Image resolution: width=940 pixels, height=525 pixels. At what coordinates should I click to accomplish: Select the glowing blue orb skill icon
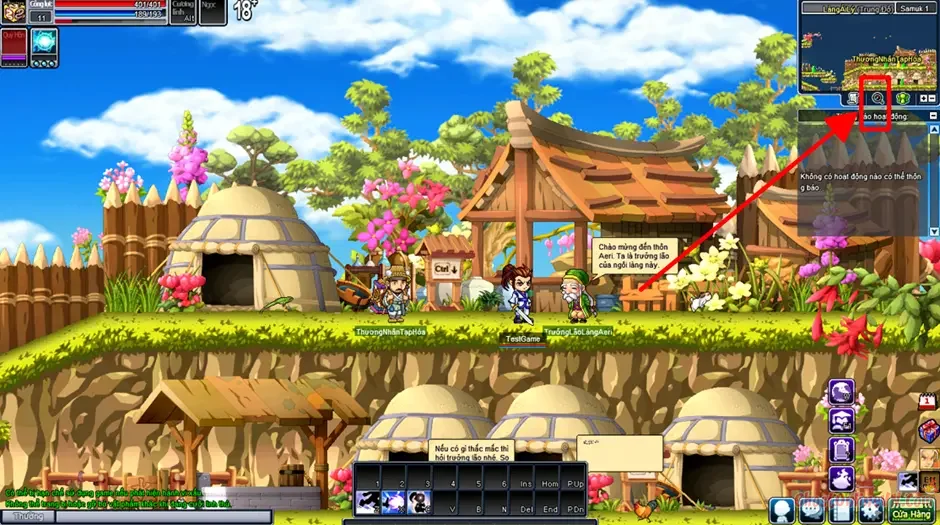click(44, 43)
